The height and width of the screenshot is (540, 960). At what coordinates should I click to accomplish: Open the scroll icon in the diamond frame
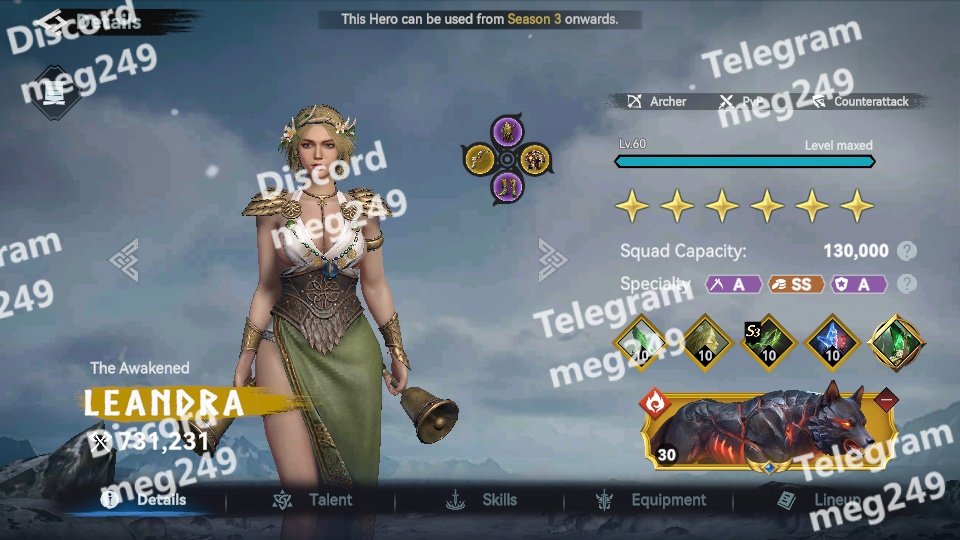pyautogui.click(x=55, y=92)
